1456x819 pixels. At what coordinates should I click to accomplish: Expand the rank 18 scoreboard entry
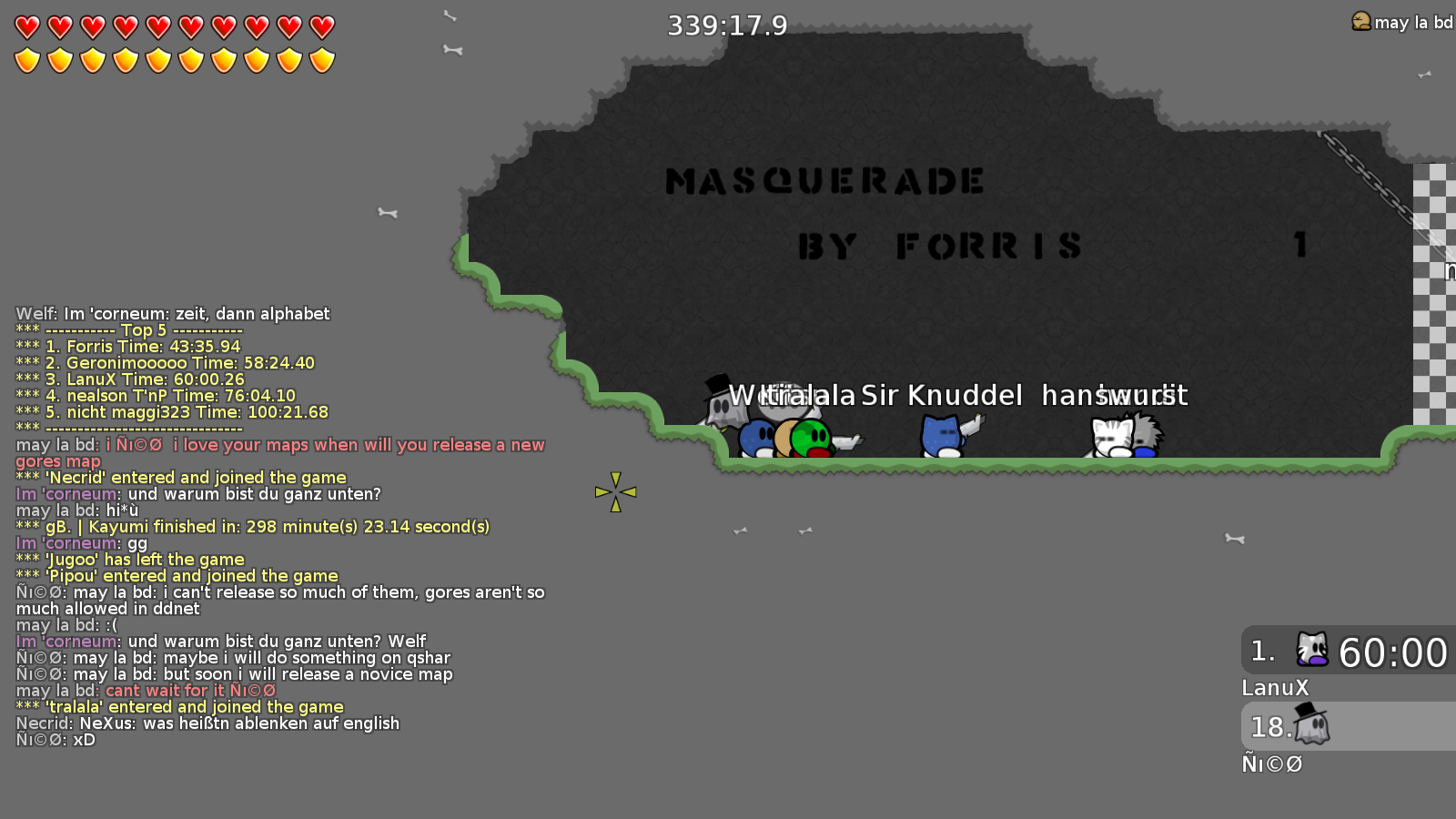[1345, 726]
